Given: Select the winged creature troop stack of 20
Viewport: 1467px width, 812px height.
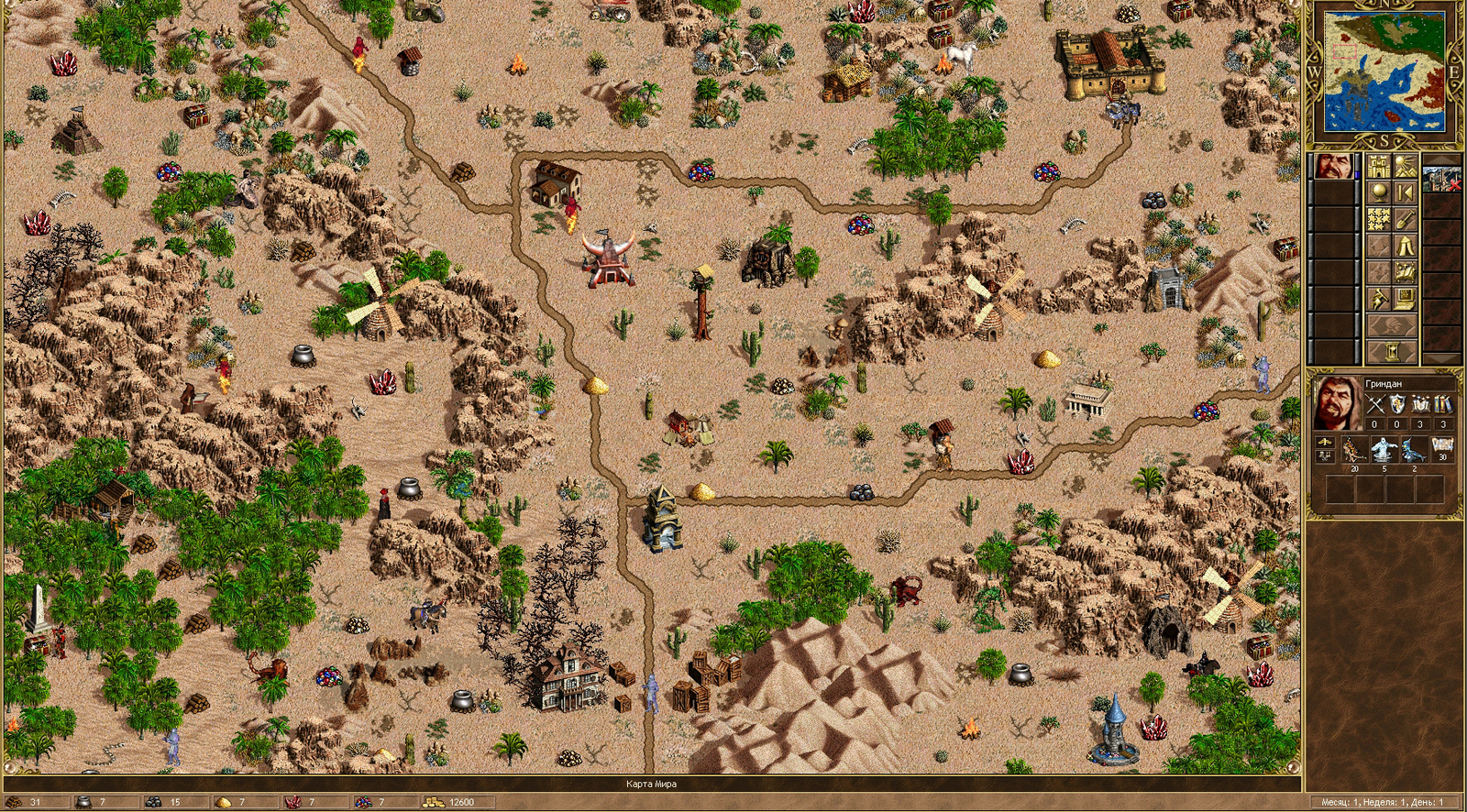Looking at the screenshot, I should pos(1354,449).
